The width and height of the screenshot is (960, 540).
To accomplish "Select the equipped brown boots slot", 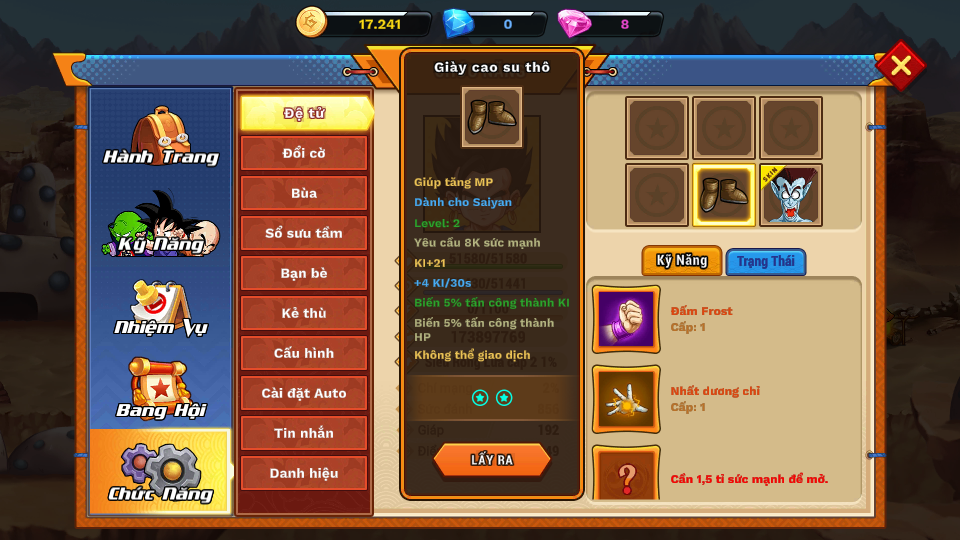I will click(724, 195).
